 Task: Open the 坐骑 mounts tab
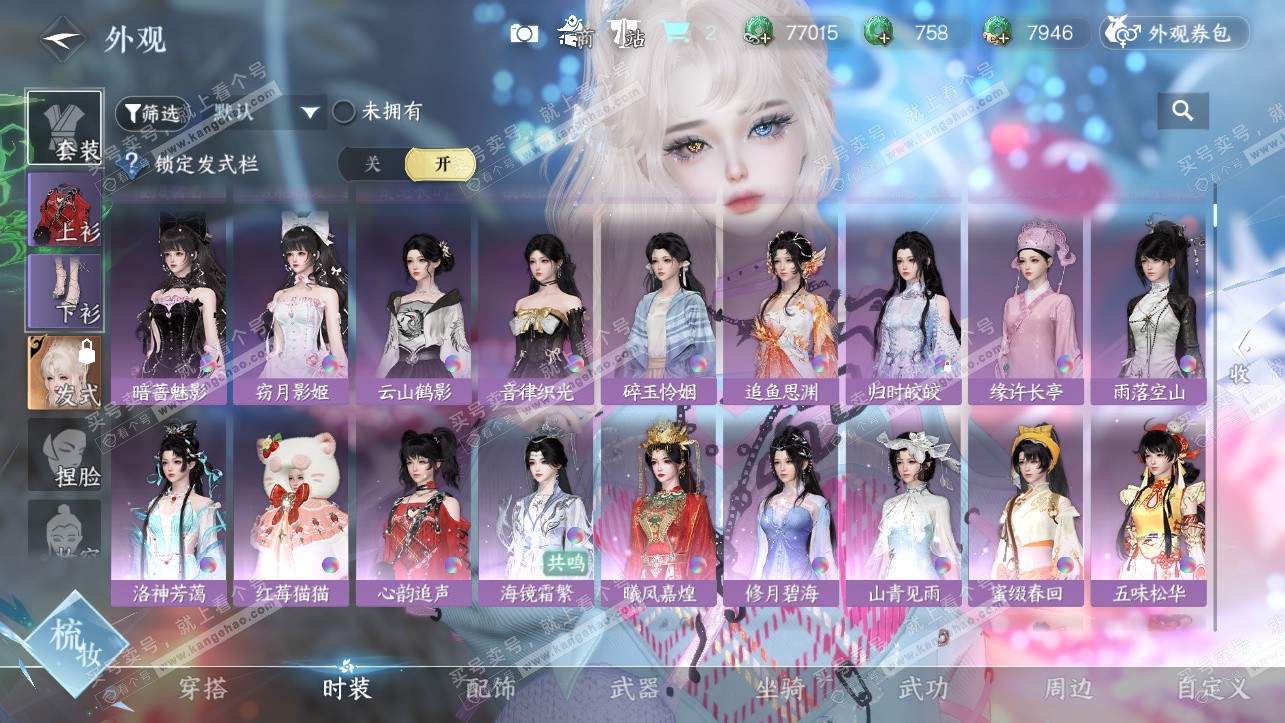point(778,689)
